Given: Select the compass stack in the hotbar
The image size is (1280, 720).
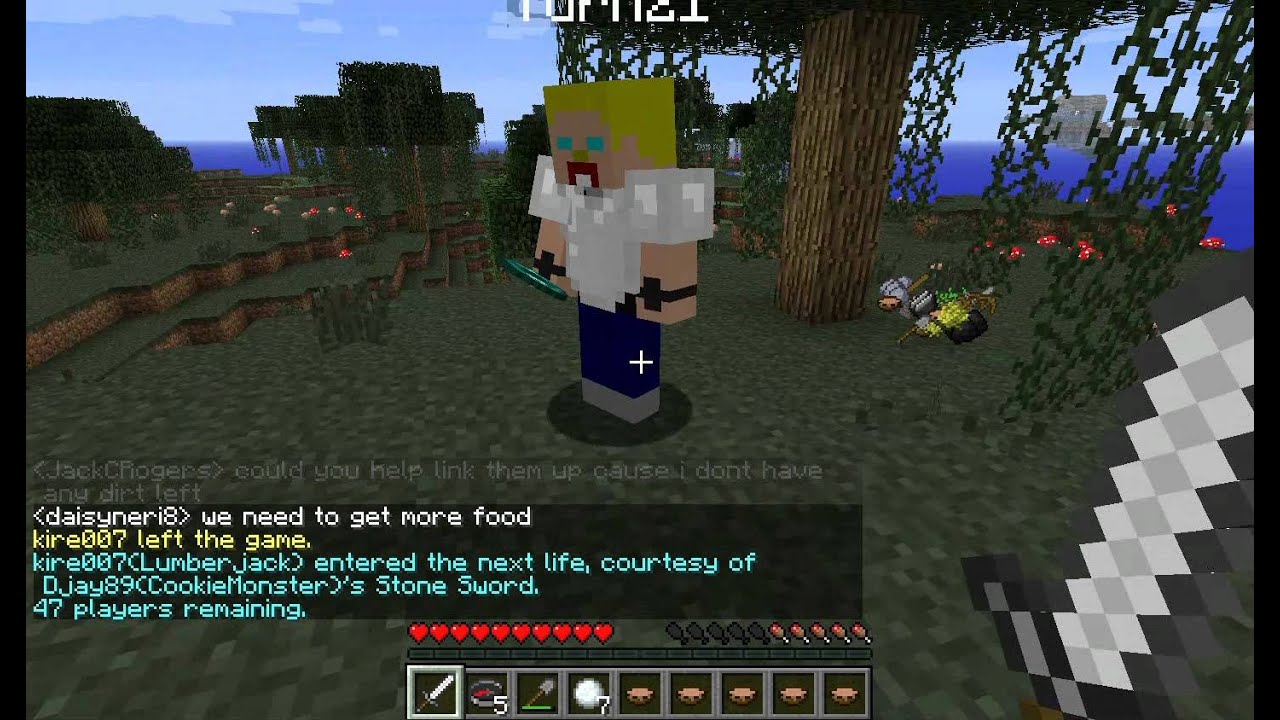Looking at the screenshot, I should (x=486, y=692).
